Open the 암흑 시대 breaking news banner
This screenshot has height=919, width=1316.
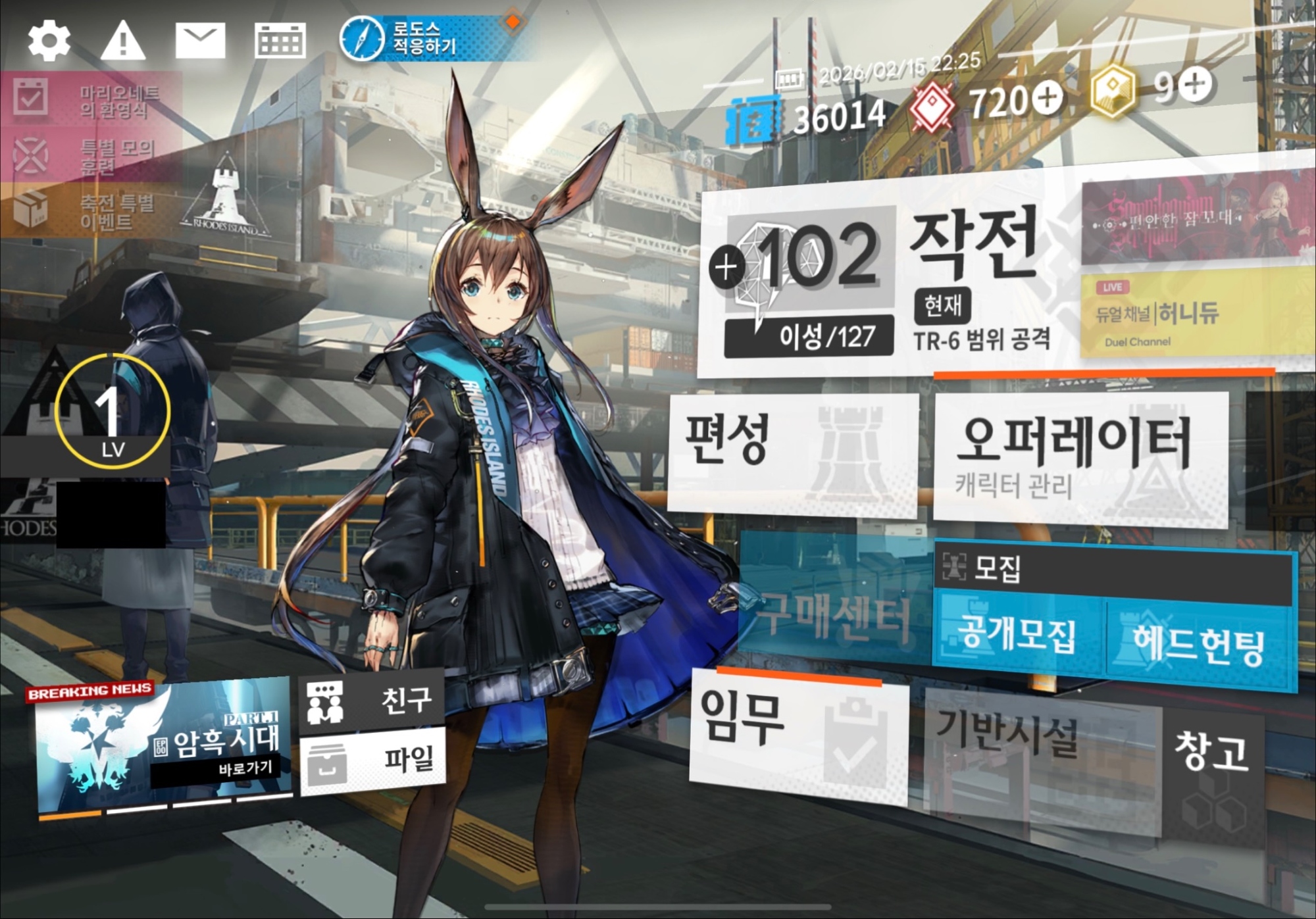coord(164,745)
